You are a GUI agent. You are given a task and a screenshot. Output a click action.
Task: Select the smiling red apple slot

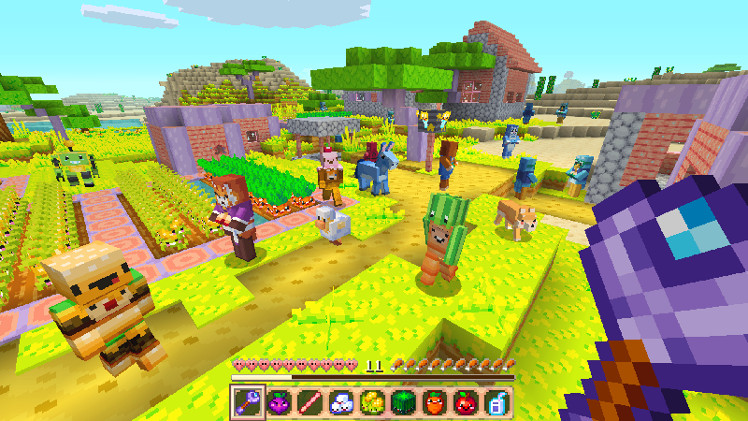click(465, 401)
